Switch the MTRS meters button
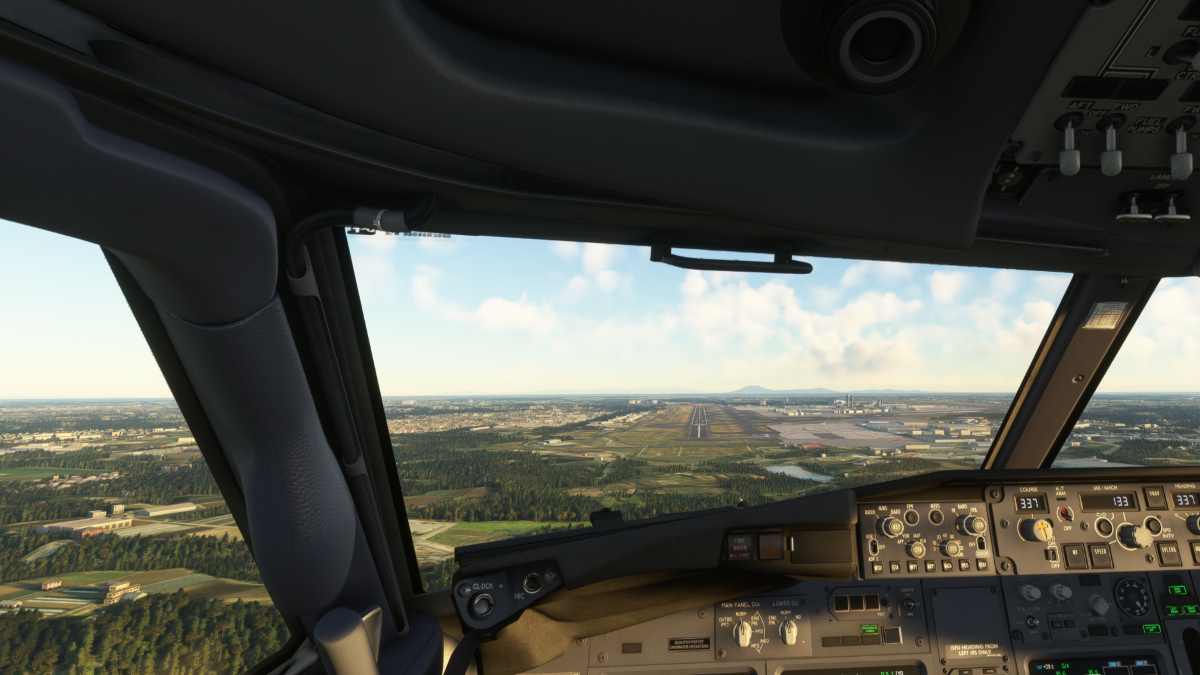The height and width of the screenshot is (675, 1200). pyautogui.click(x=936, y=517)
